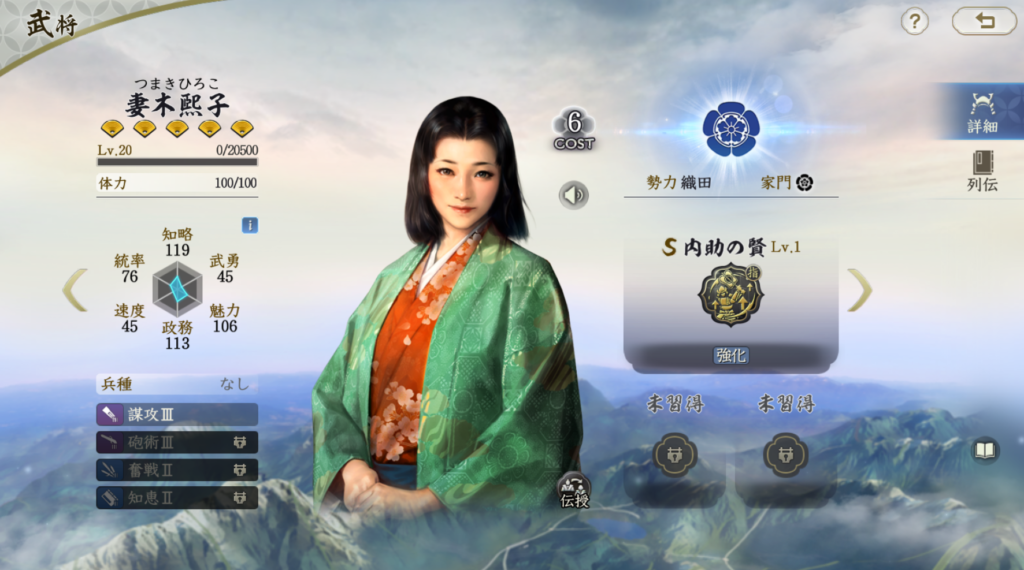This screenshot has height=570, width=1024.
Task: Select the locked 砲術Ⅲ trait row
Action: [177, 442]
